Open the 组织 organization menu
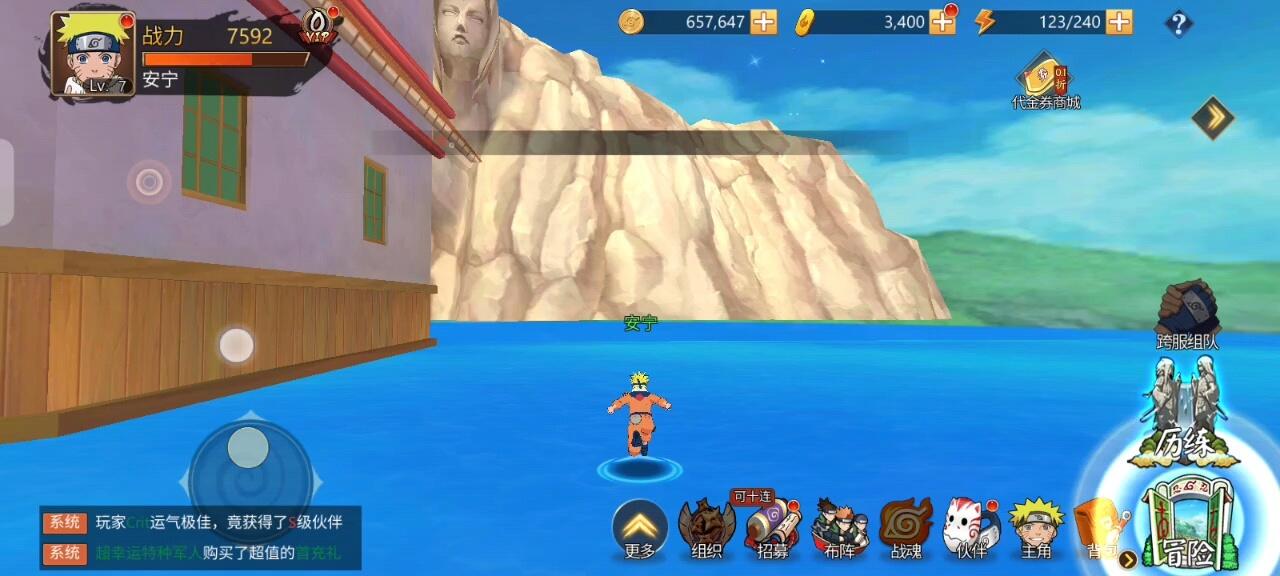Screen dimensions: 1280x576 [x=706, y=528]
